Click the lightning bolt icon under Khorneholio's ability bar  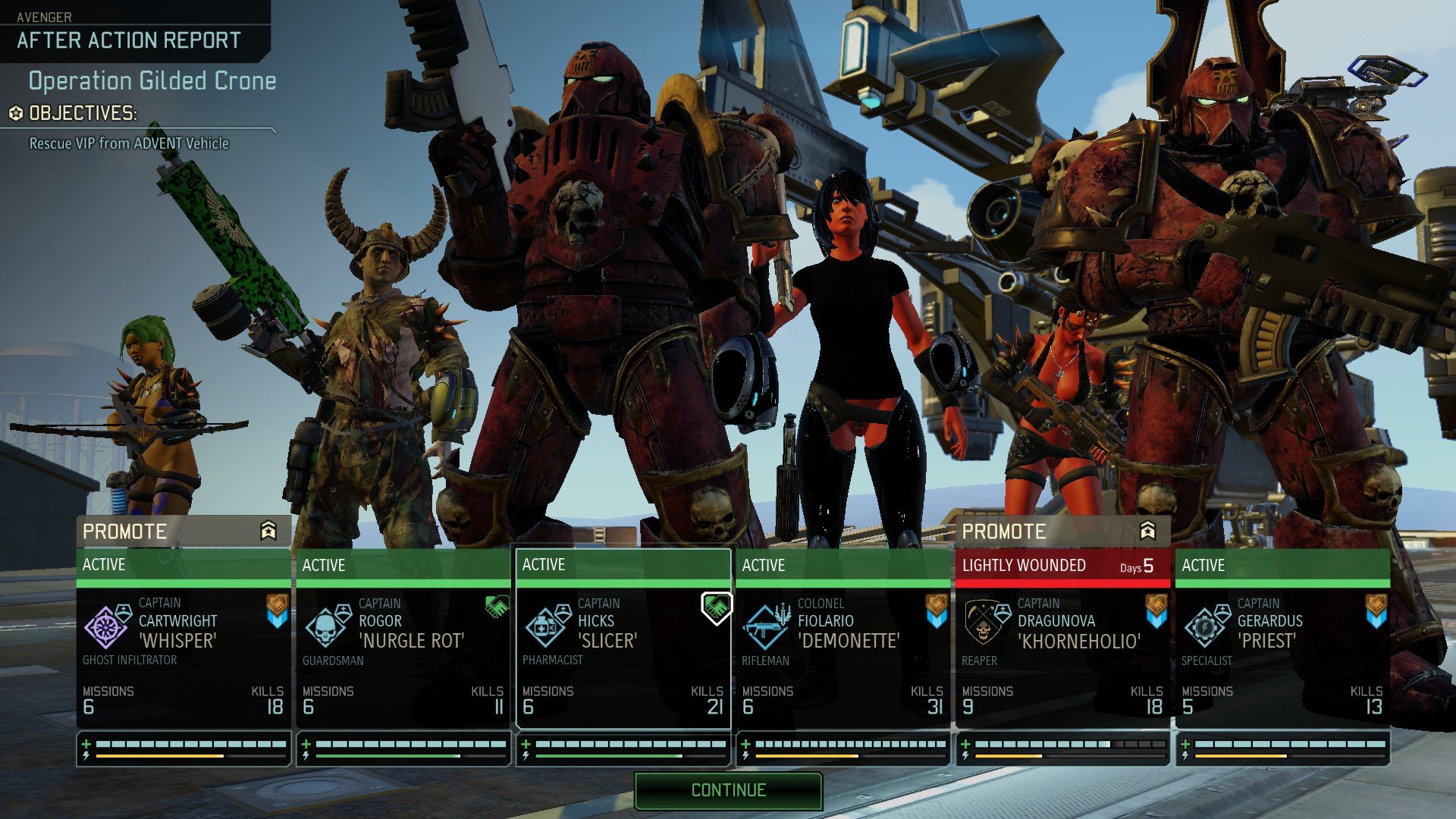[x=965, y=755]
